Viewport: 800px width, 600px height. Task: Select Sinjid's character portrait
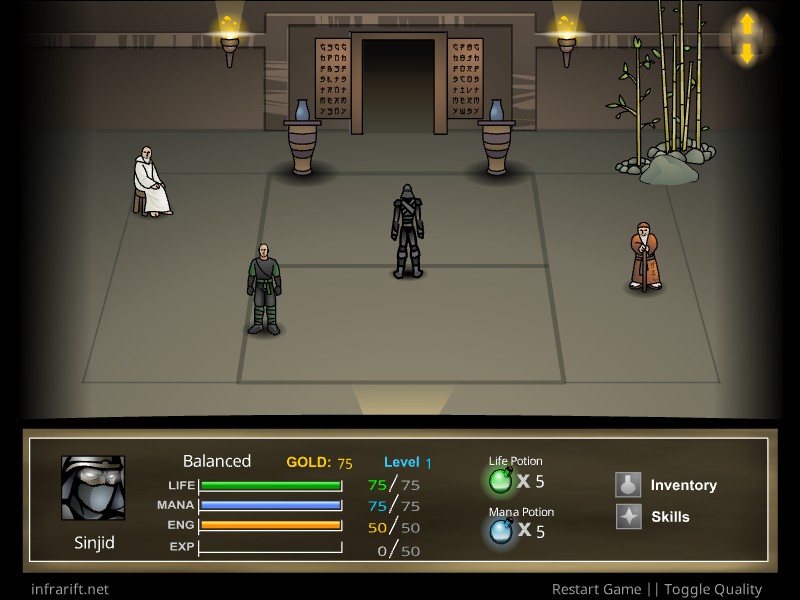(93, 488)
